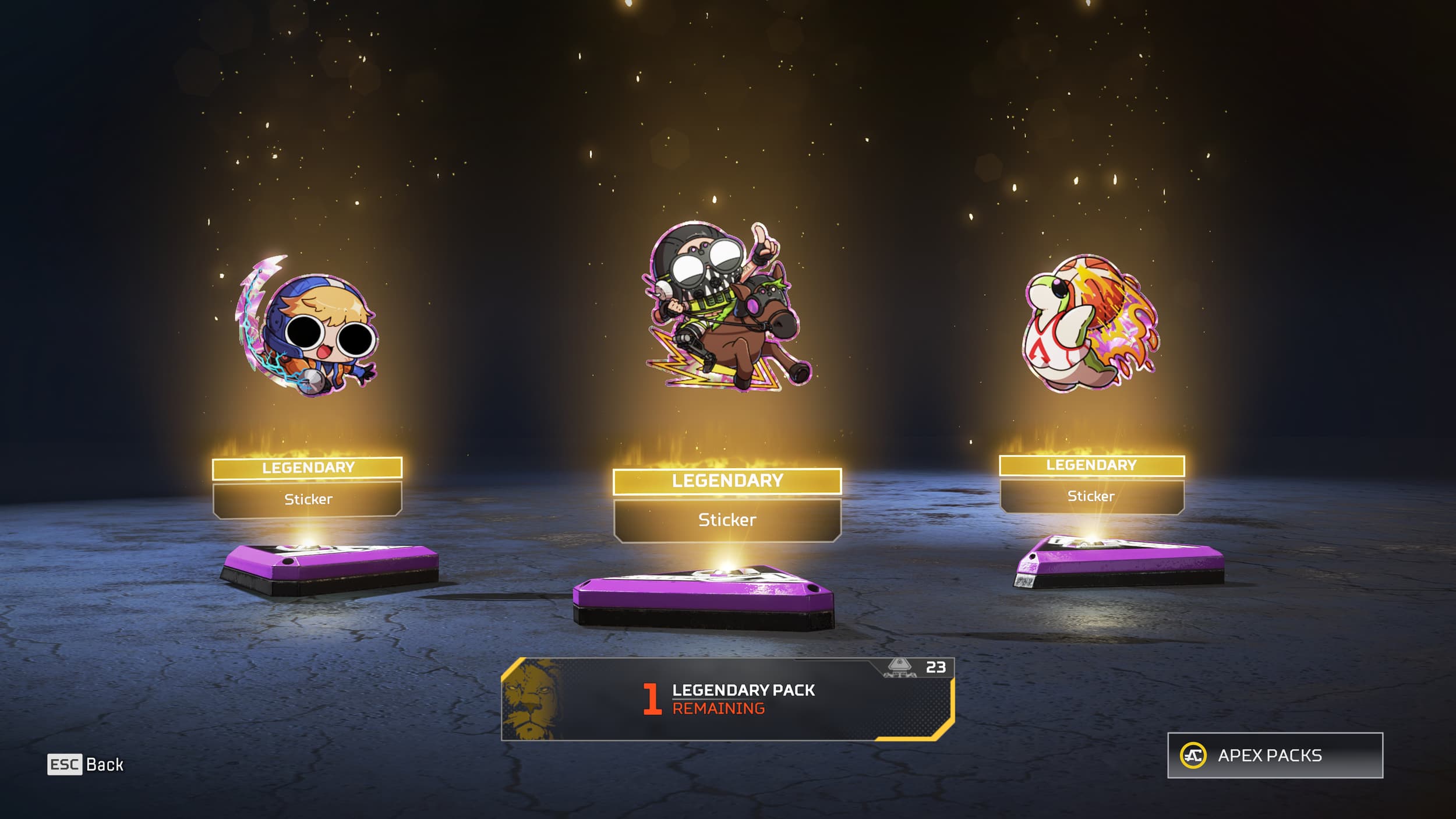The image size is (1456, 819).
Task: Open the remaining Legendary Pack
Action: pyautogui.click(x=727, y=699)
